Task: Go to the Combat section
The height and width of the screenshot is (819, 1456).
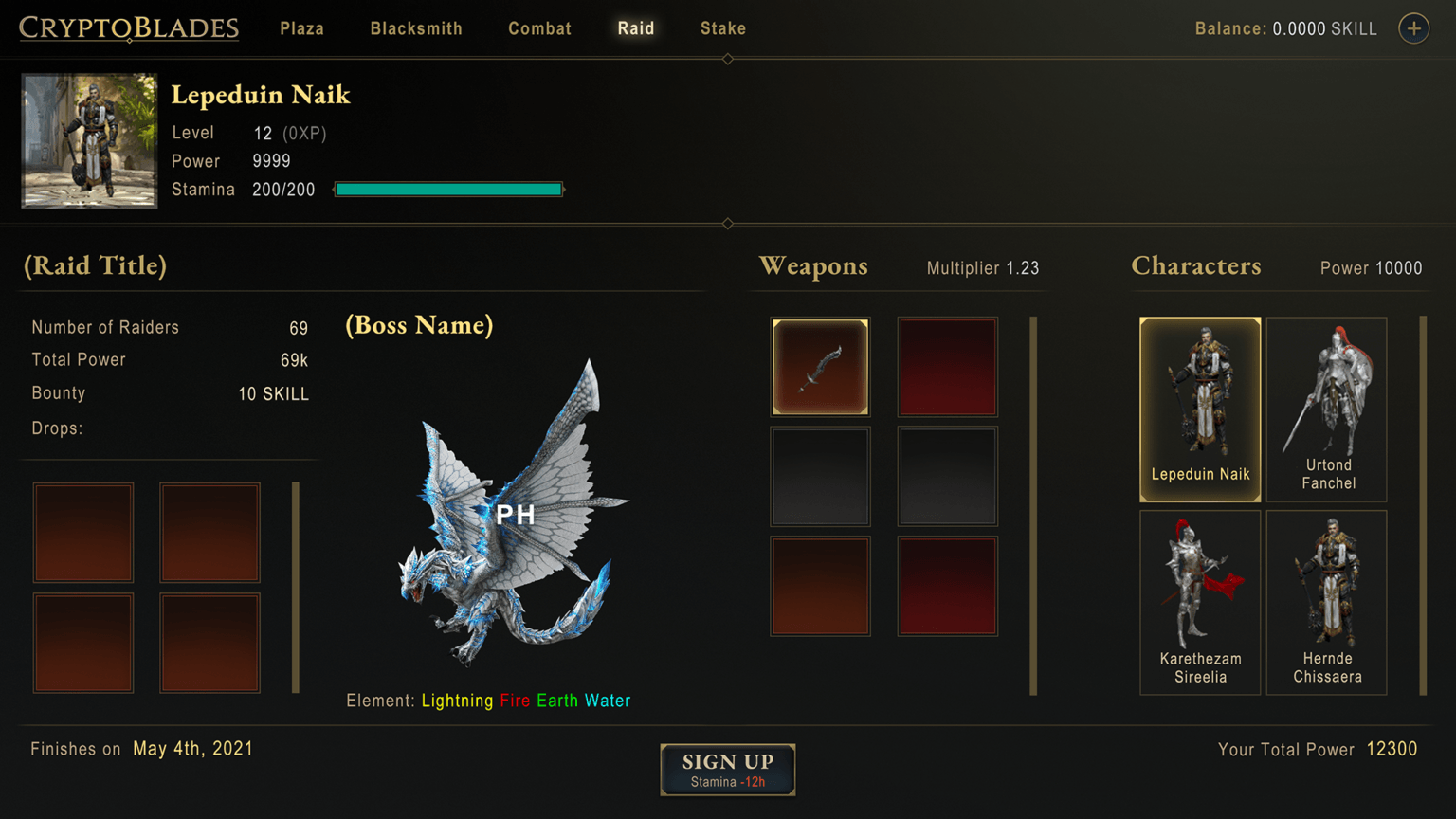Action: pyautogui.click(x=539, y=28)
